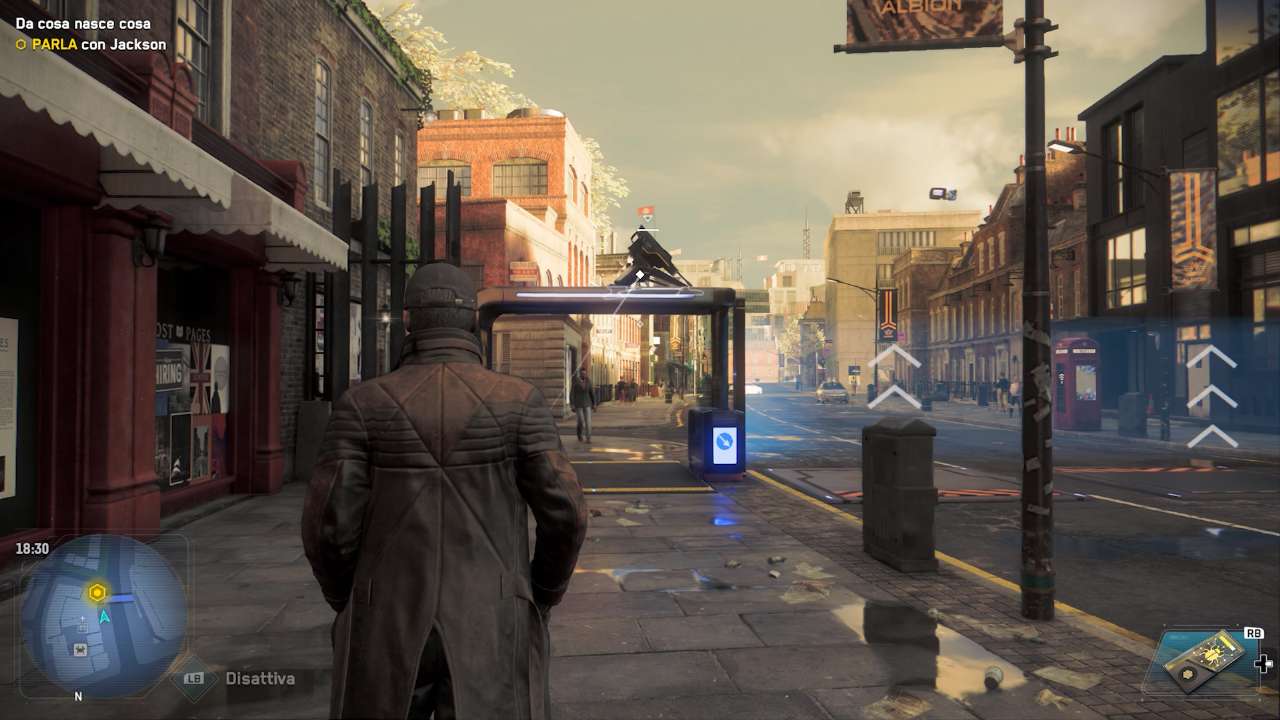Click the cyan player arrow on the minimap

[x=104, y=617]
